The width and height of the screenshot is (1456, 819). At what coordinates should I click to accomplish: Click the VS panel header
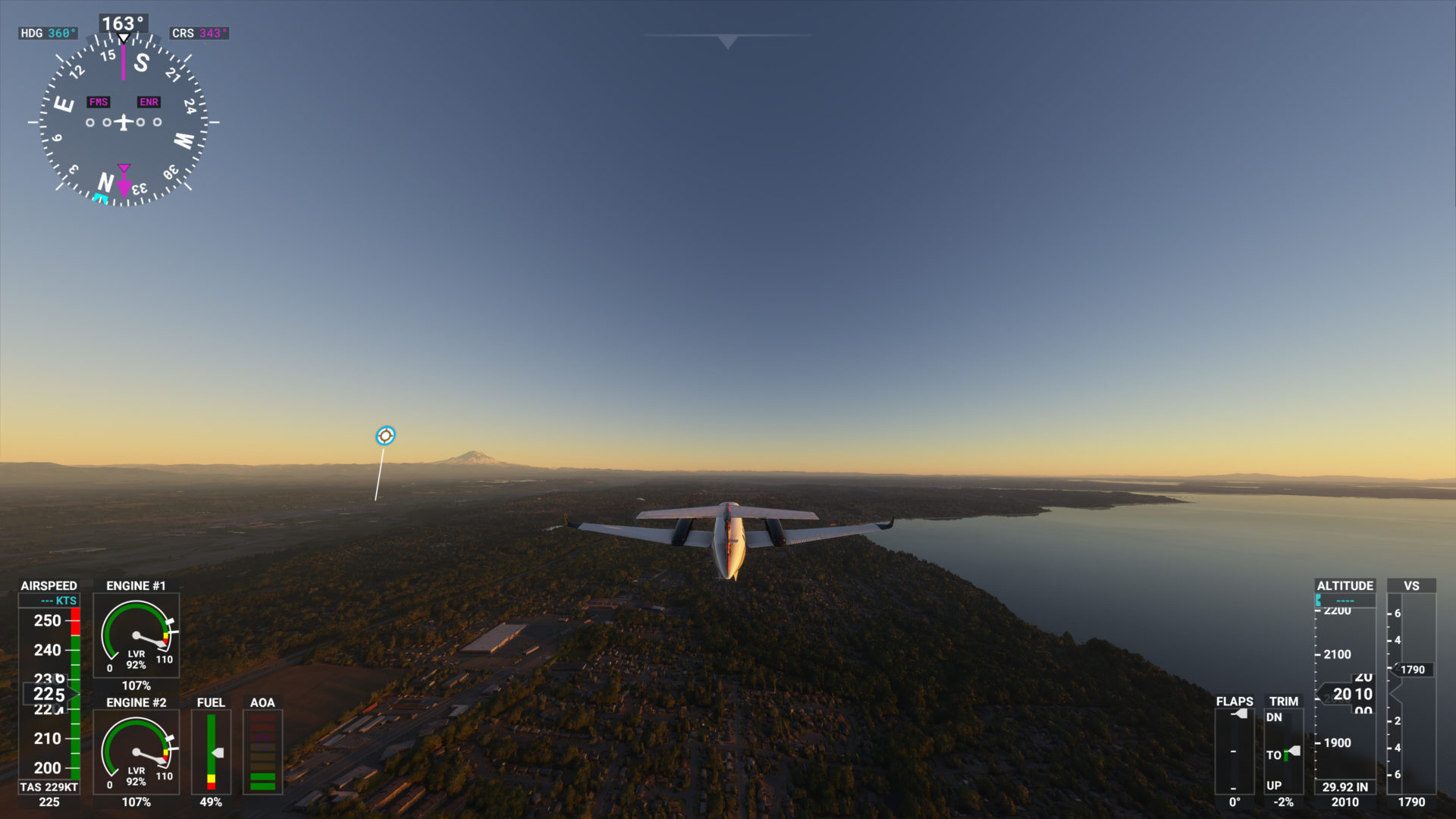(1412, 585)
